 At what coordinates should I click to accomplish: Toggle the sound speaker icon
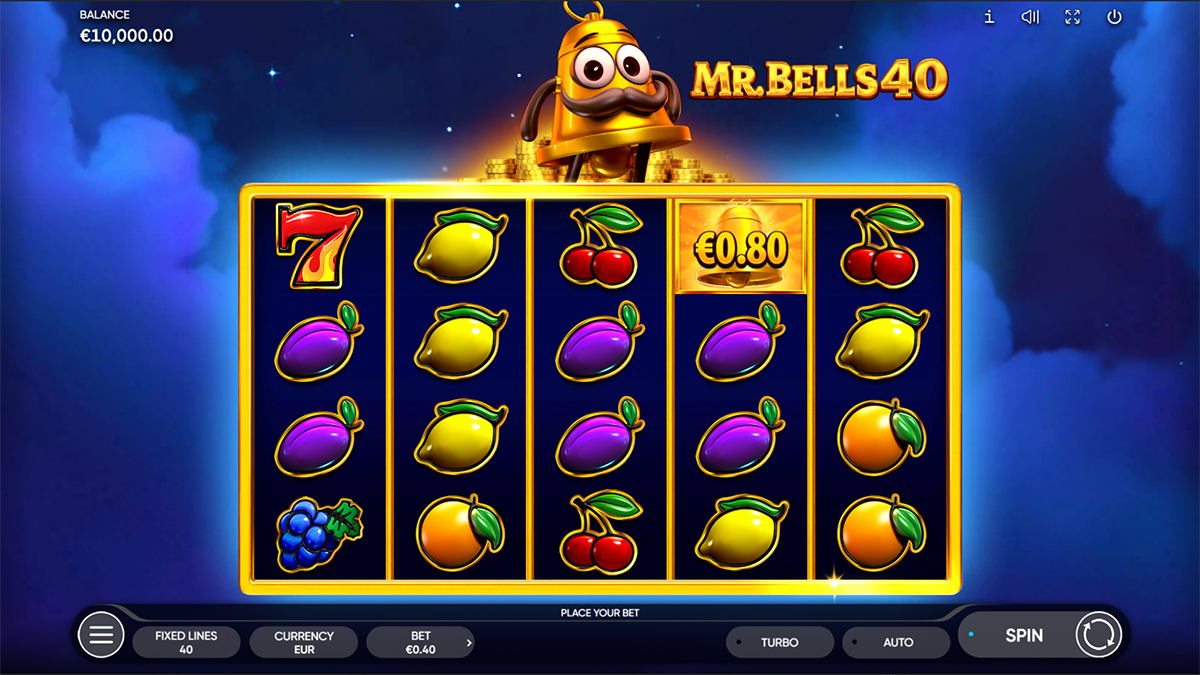(1030, 17)
